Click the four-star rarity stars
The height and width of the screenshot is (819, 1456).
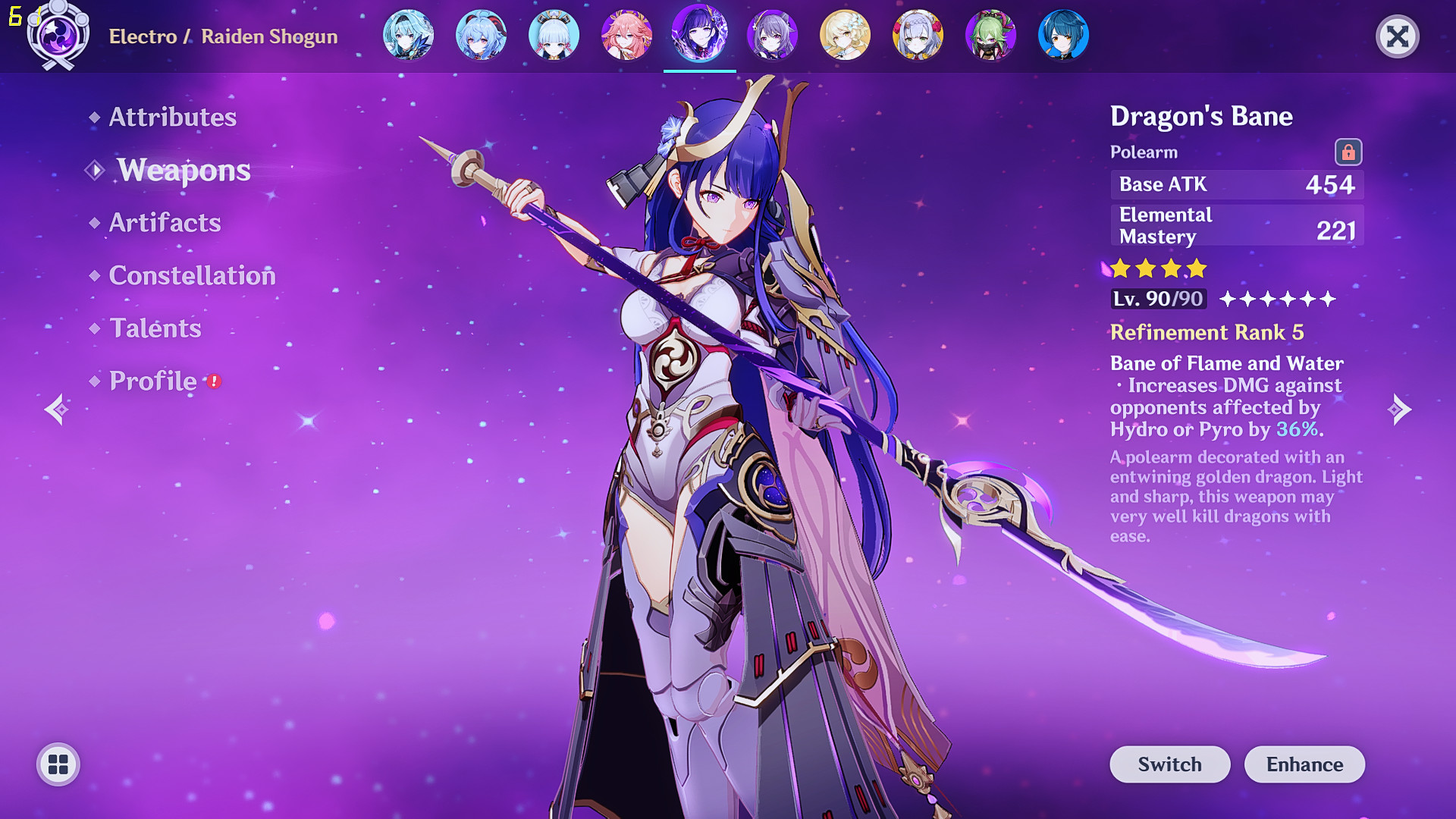(x=1157, y=269)
